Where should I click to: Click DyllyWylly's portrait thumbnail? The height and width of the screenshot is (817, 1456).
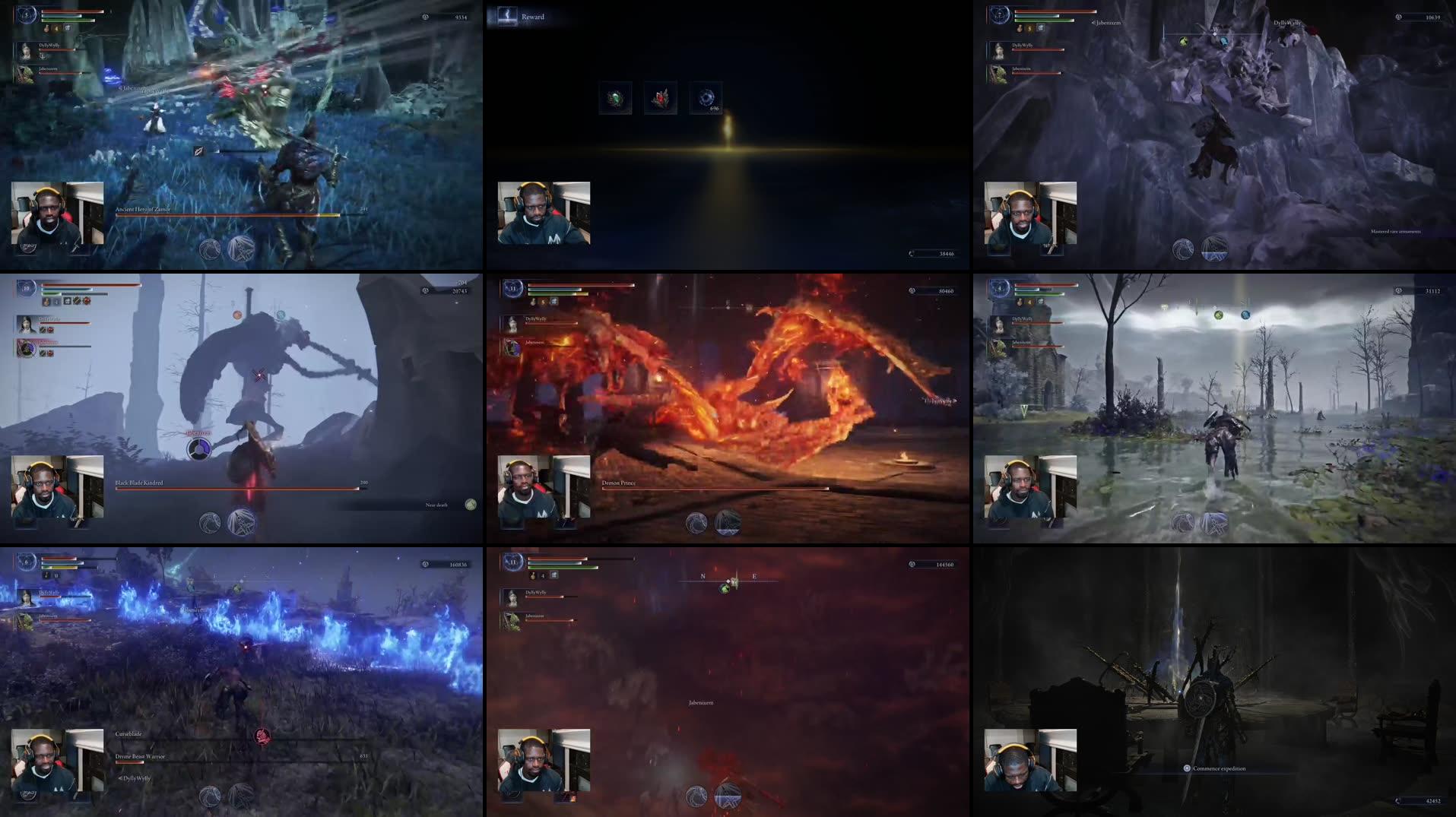(27, 52)
